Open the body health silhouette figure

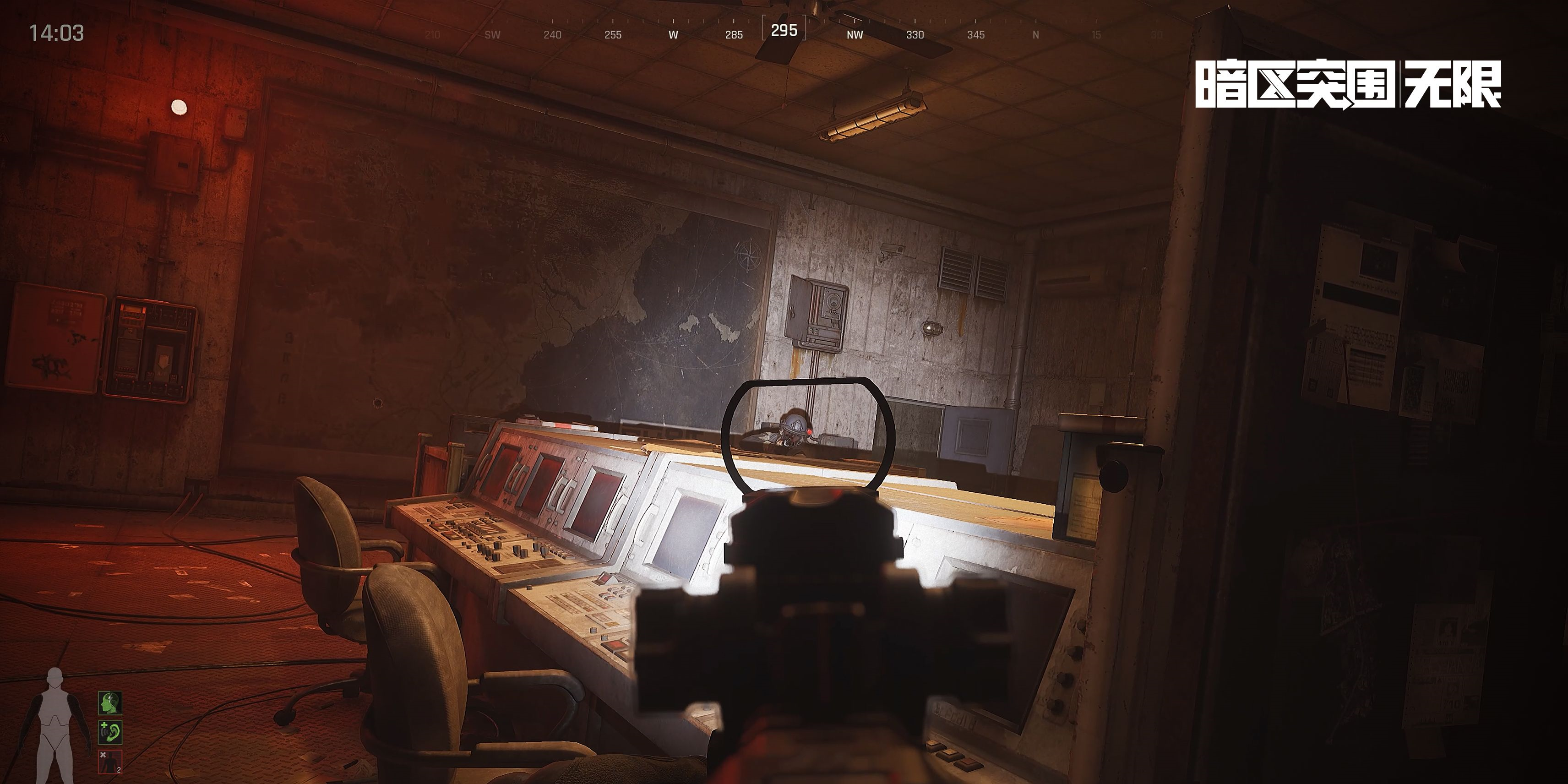(x=55, y=725)
